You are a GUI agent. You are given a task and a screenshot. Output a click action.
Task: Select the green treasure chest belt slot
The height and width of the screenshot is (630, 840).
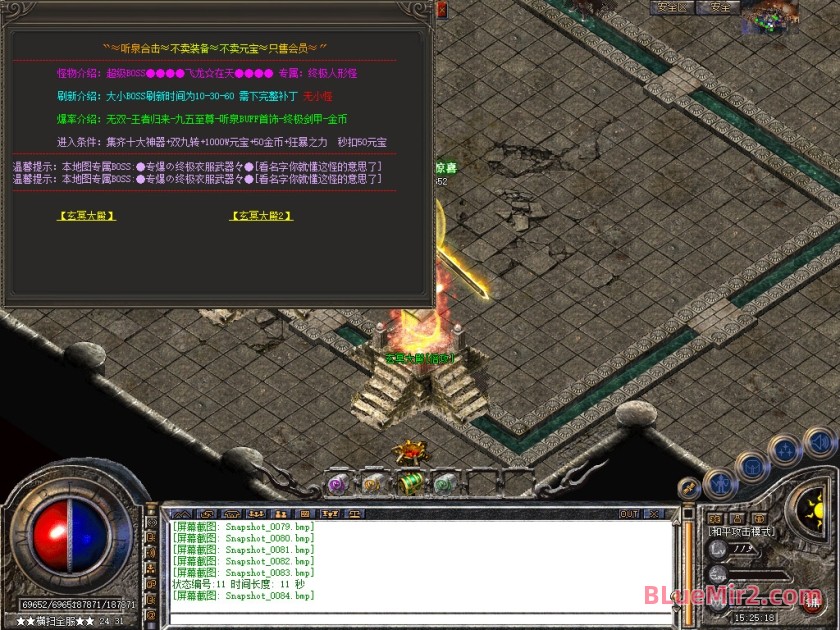[x=410, y=484]
